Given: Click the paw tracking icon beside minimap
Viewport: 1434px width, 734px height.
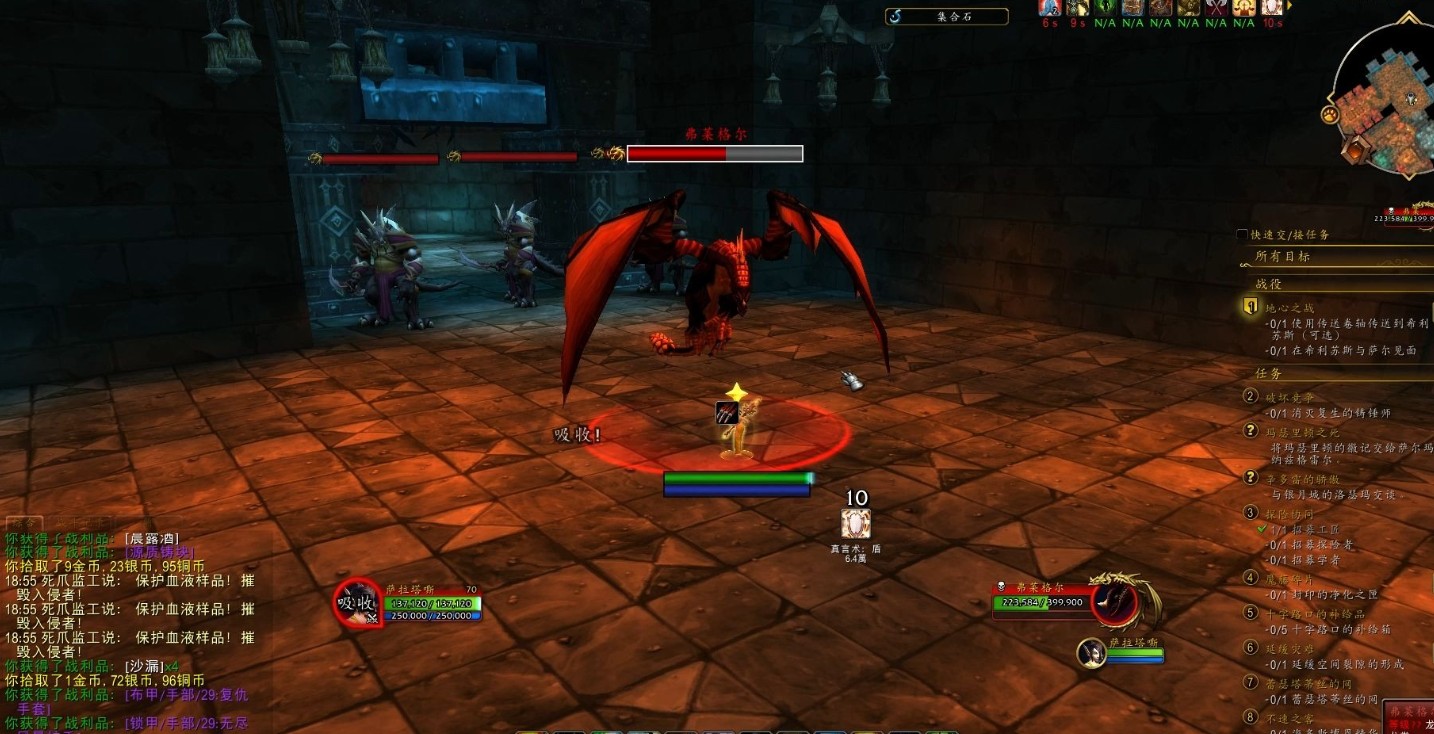Looking at the screenshot, I should (1331, 115).
